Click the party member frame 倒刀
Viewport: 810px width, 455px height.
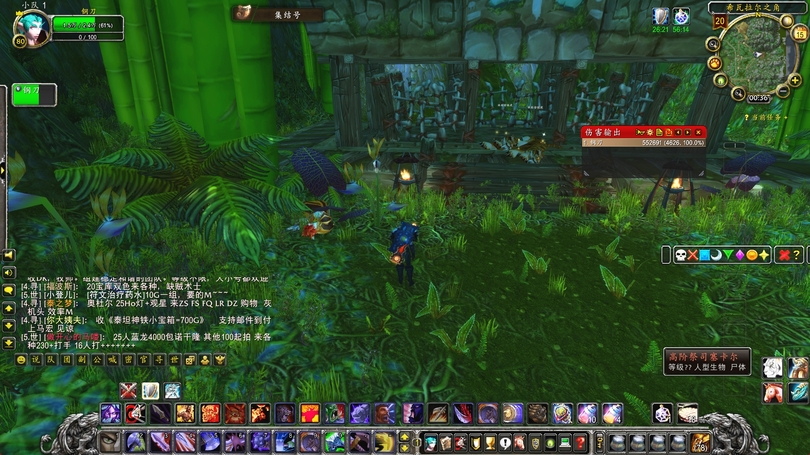click(34, 95)
